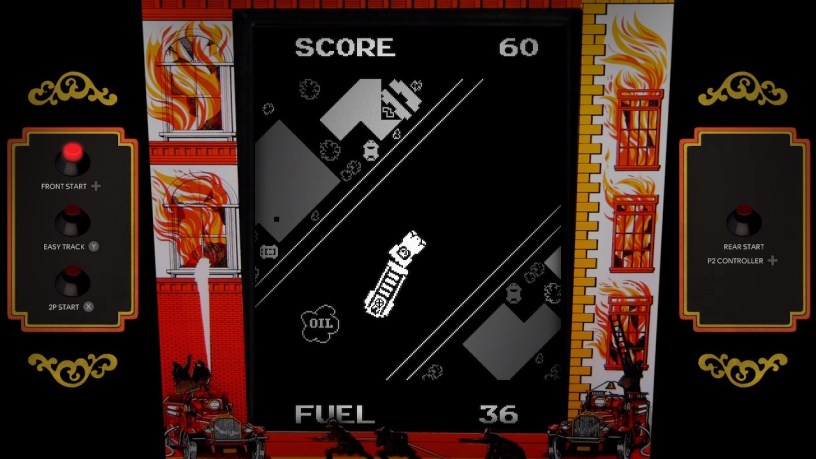Toggle the Easy Track button
816x459 pixels.
(72, 218)
